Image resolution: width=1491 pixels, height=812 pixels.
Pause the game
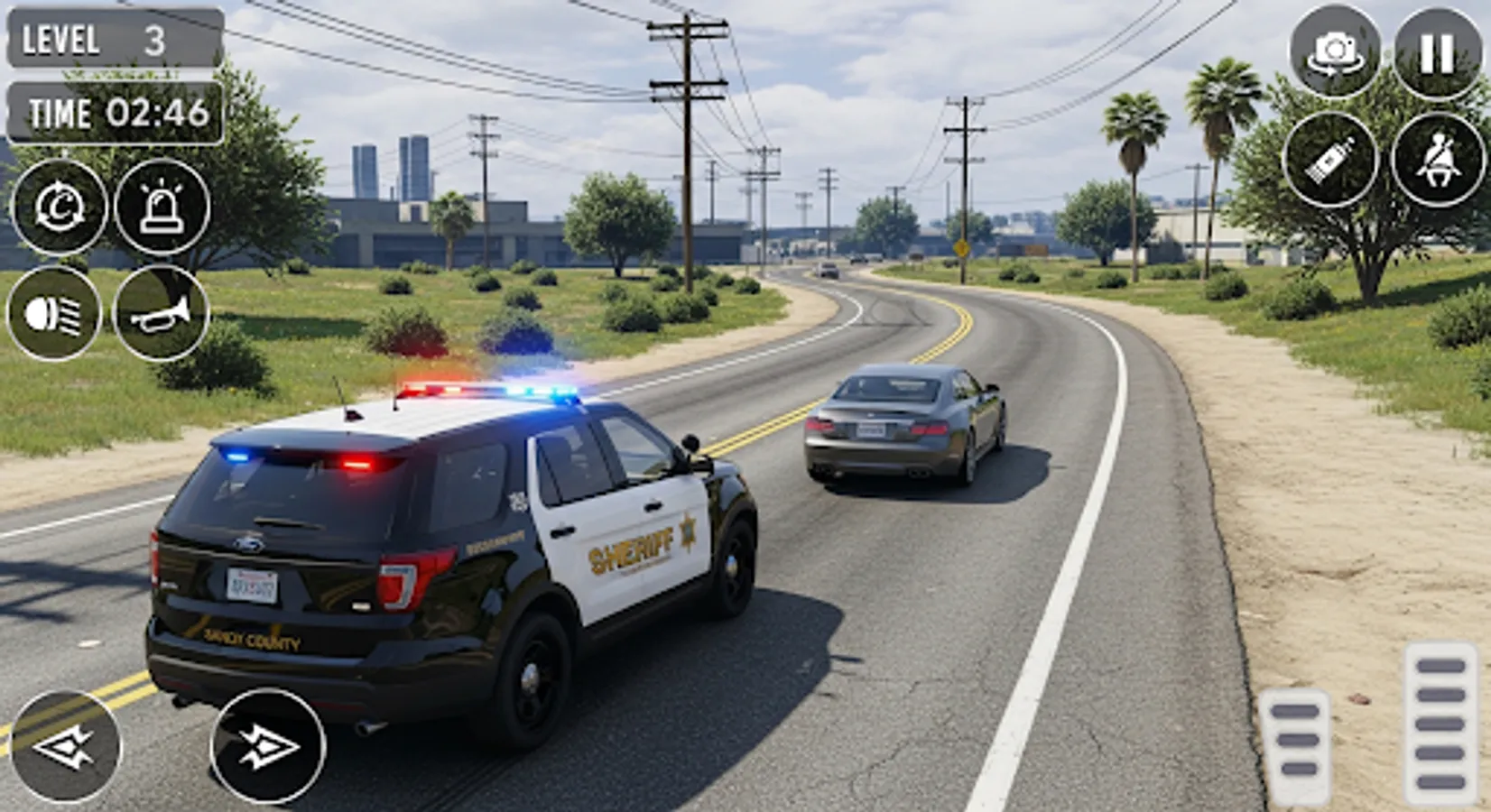click(x=1437, y=54)
